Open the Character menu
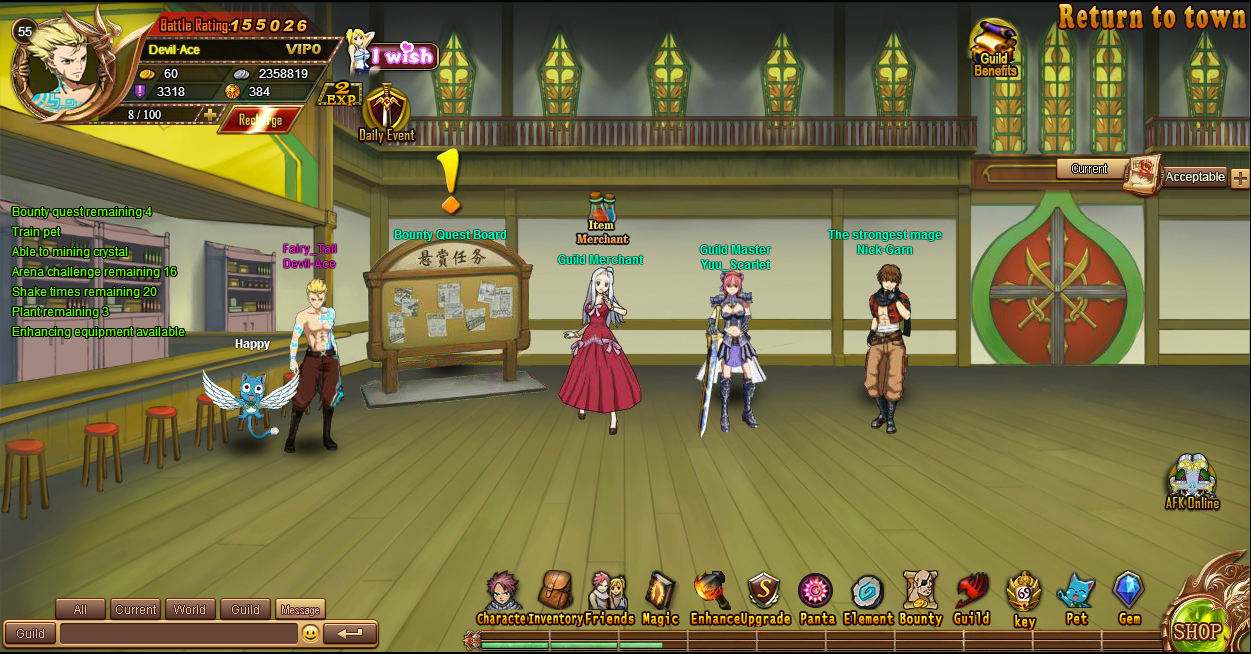 (x=502, y=599)
